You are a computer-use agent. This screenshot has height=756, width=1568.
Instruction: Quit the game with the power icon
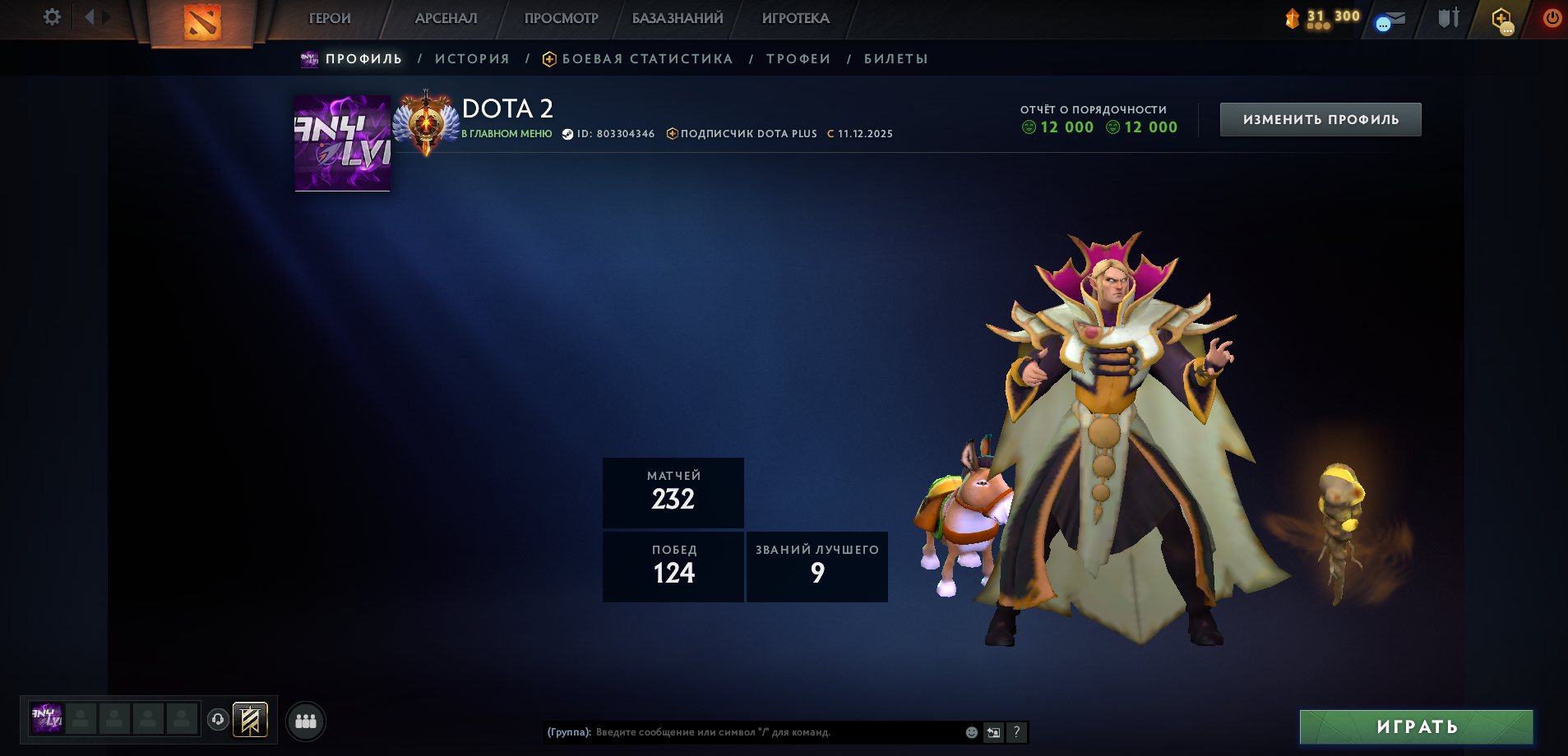[x=1552, y=18]
